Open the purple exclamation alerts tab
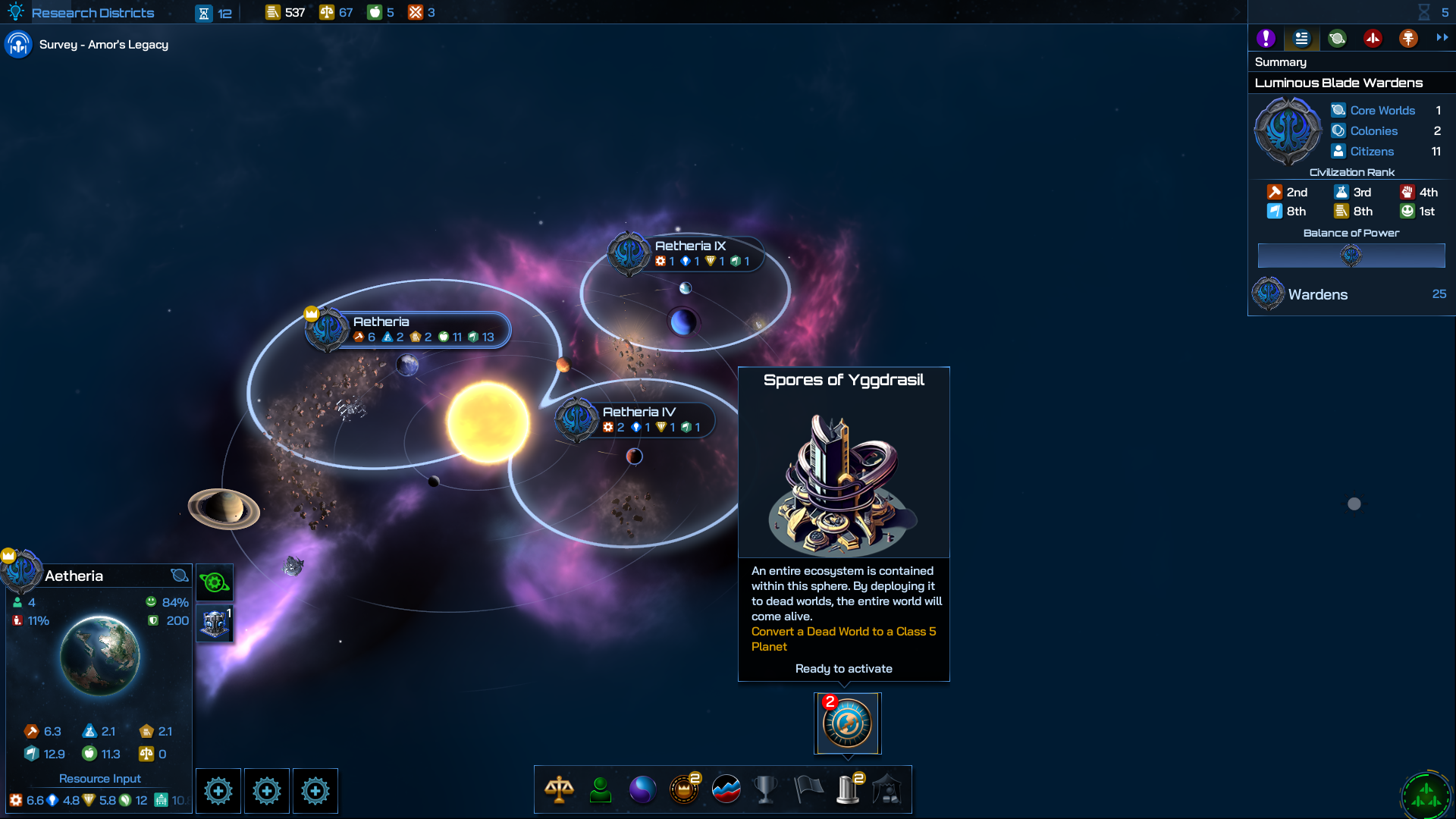Screen dimensions: 1456x819 coord(1266,38)
